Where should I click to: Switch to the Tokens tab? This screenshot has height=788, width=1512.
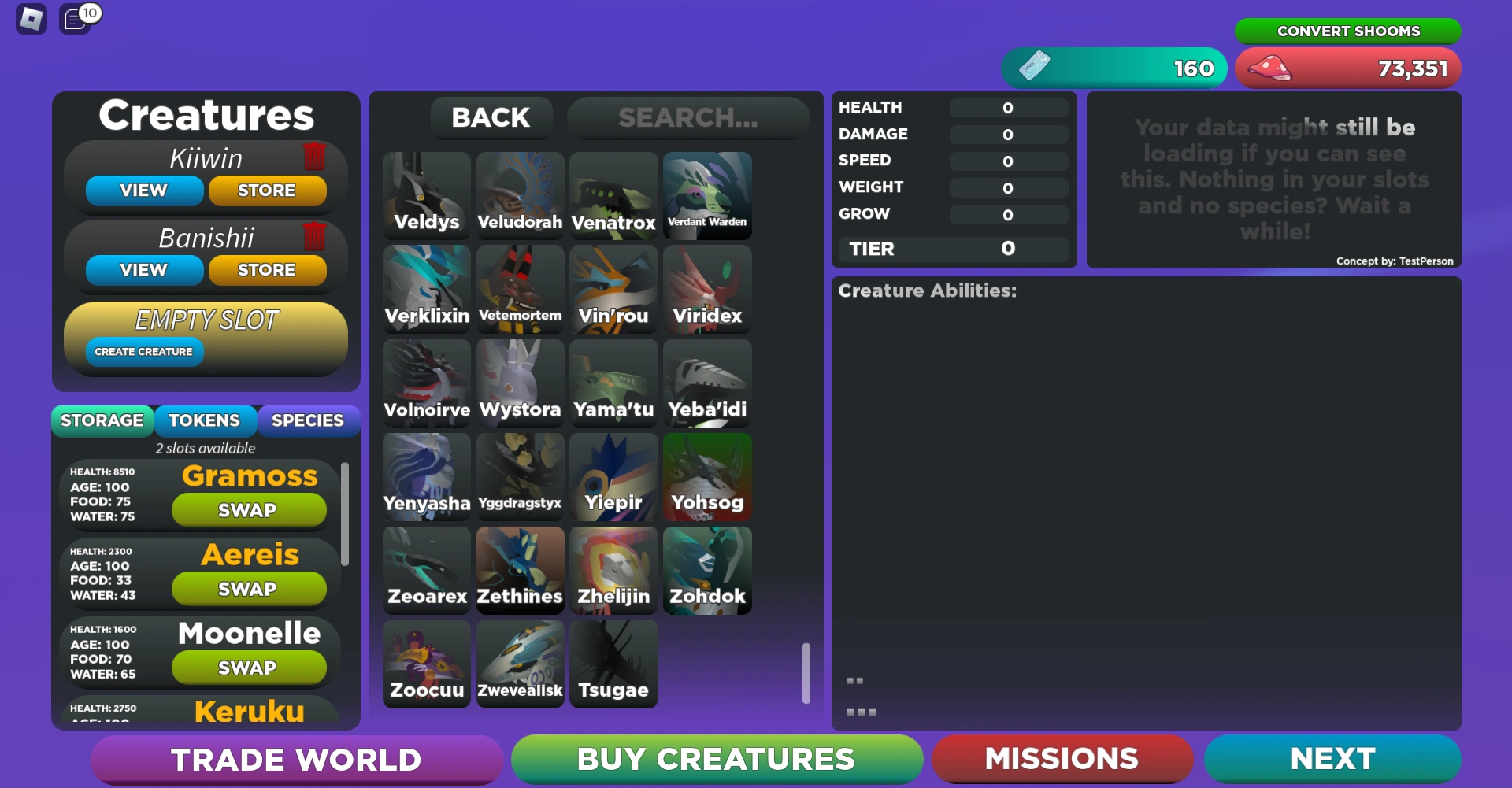click(206, 420)
